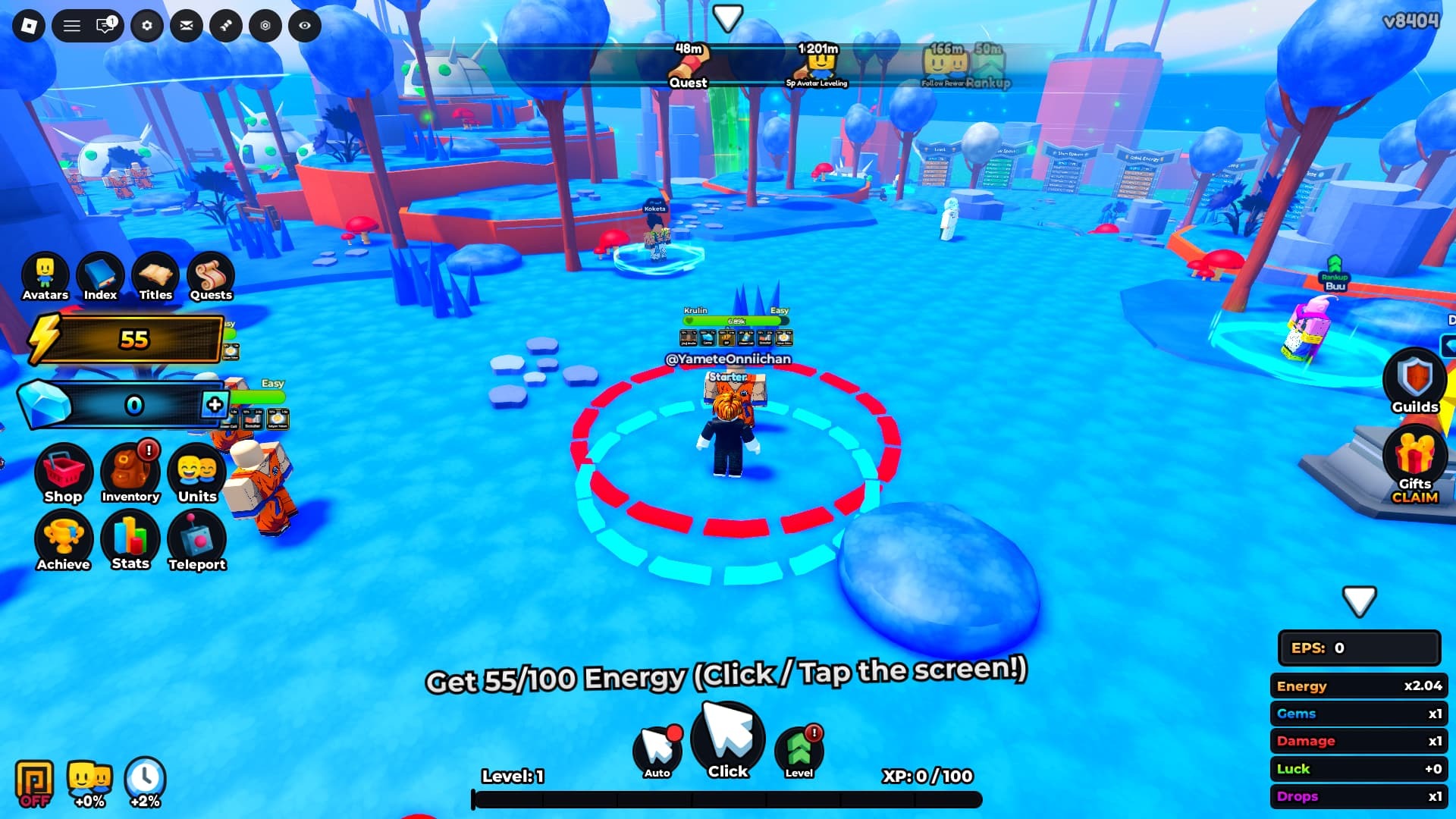
Task: Open the Avatars menu
Action: (x=45, y=277)
